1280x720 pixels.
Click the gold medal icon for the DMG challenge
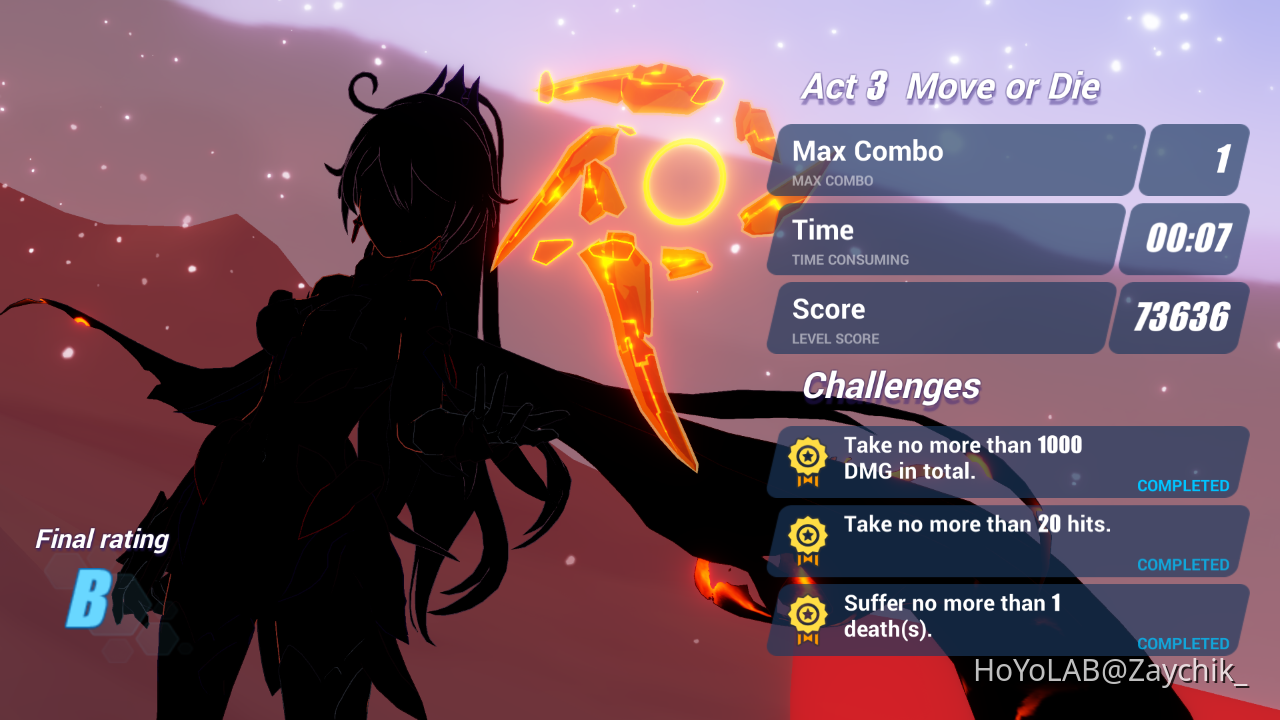tap(807, 461)
